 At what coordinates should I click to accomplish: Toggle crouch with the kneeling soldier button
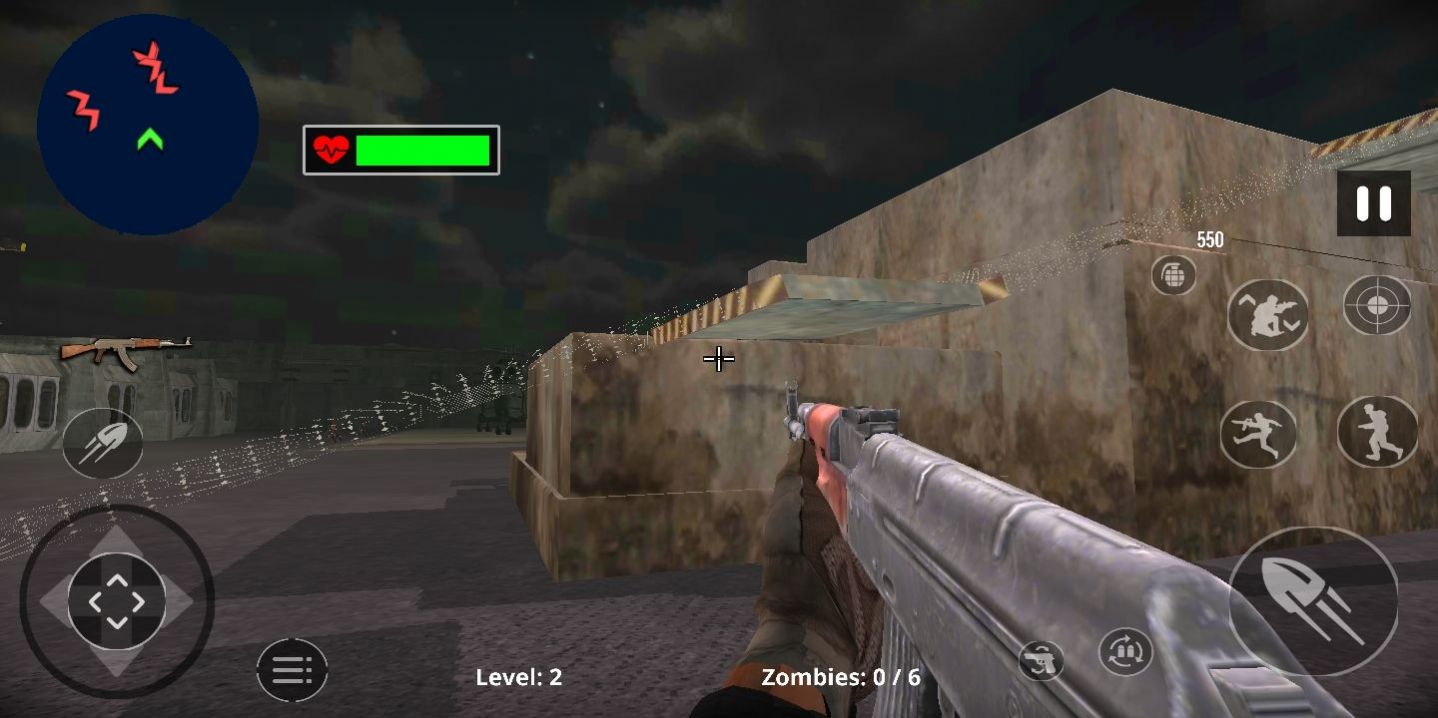[x=1267, y=315]
